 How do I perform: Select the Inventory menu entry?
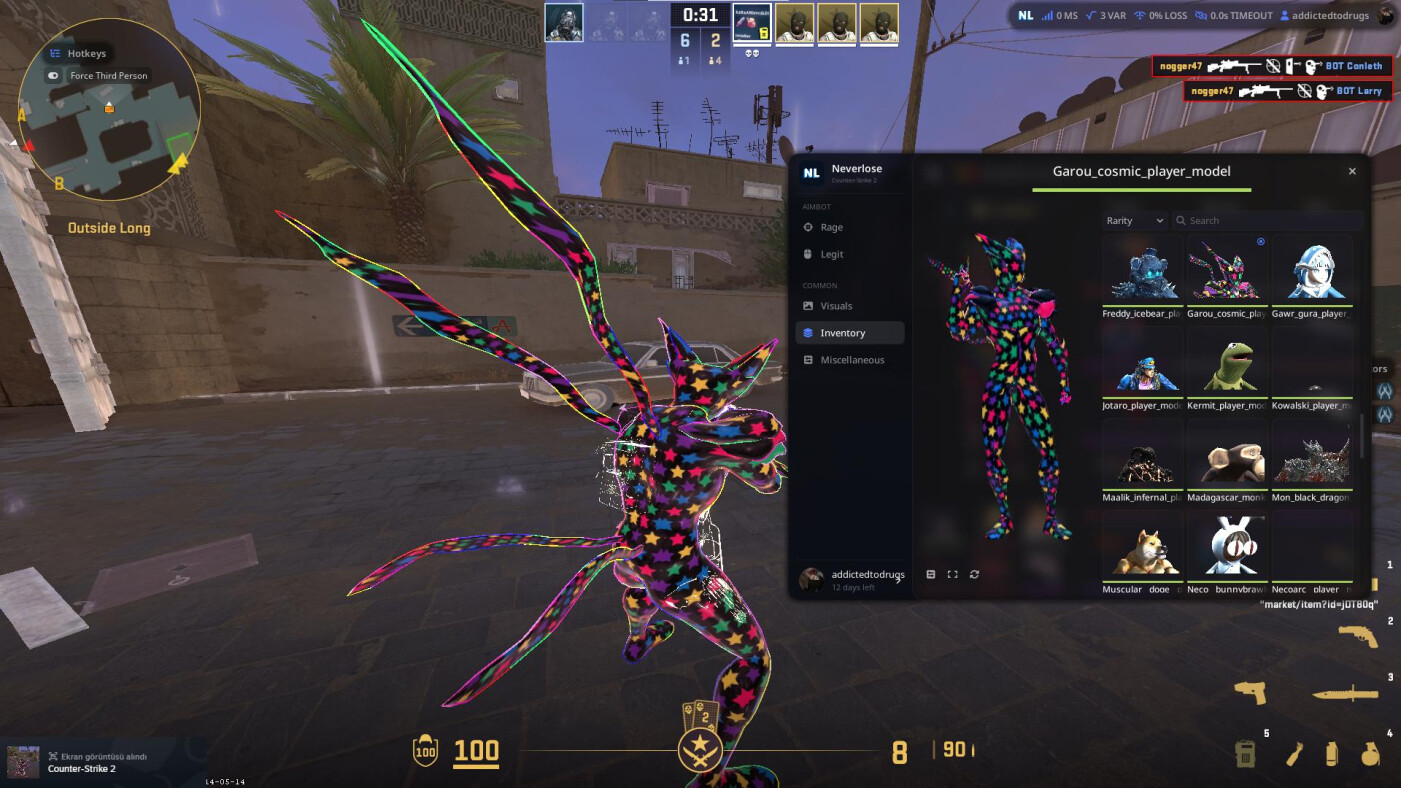pyautogui.click(x=842, y=333)
